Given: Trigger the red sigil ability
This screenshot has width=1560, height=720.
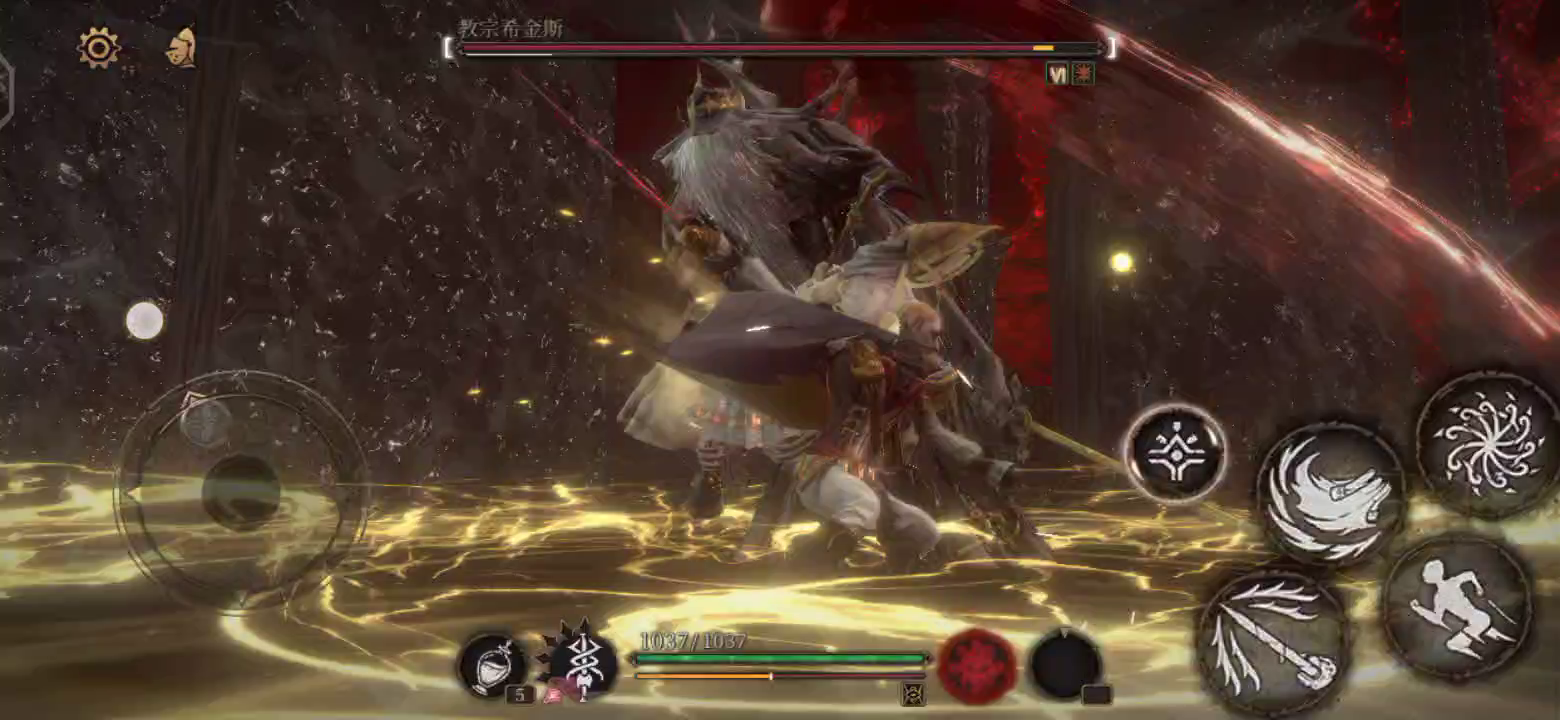Looking at the screenshot, I should 976,665.
